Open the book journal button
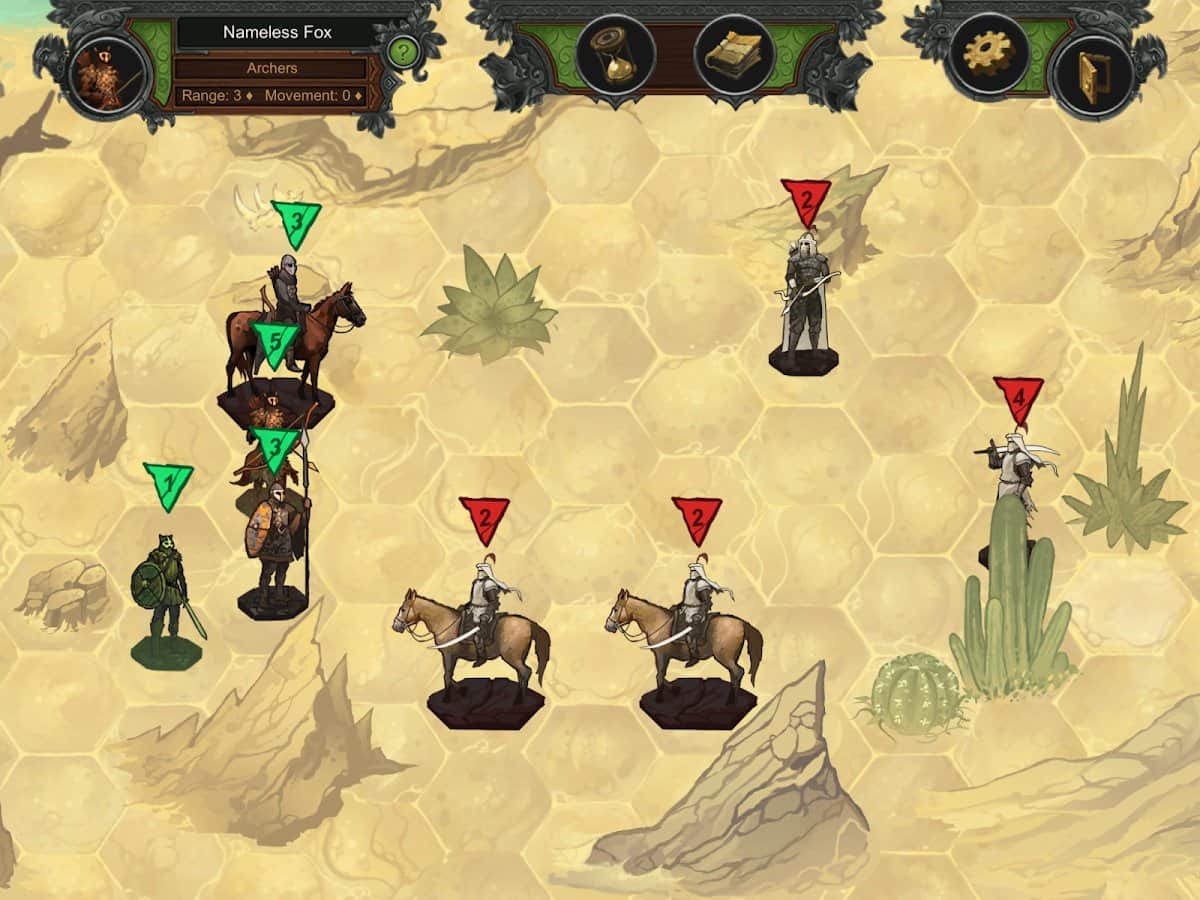The image size is (1200, 900). tap(734, 55)
